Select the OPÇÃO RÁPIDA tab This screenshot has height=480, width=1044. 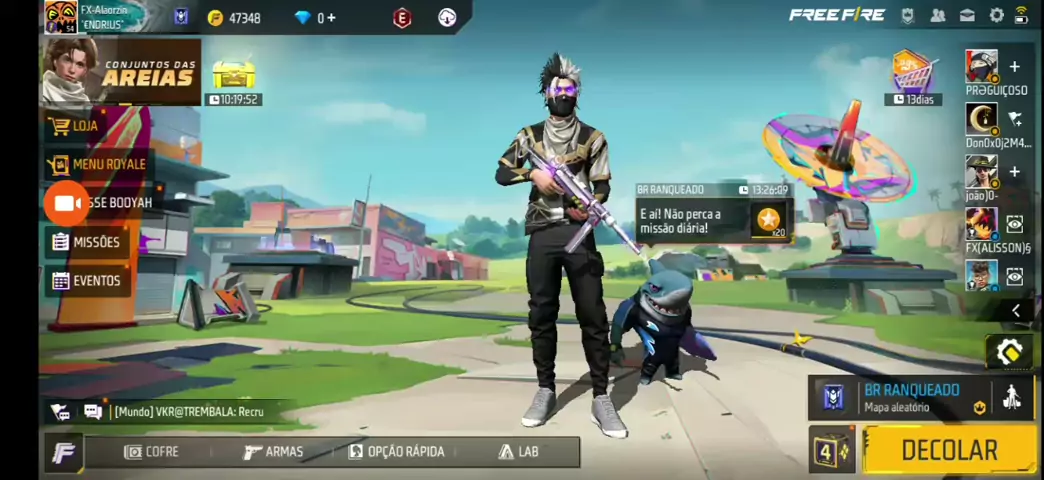tap(396, 452)
